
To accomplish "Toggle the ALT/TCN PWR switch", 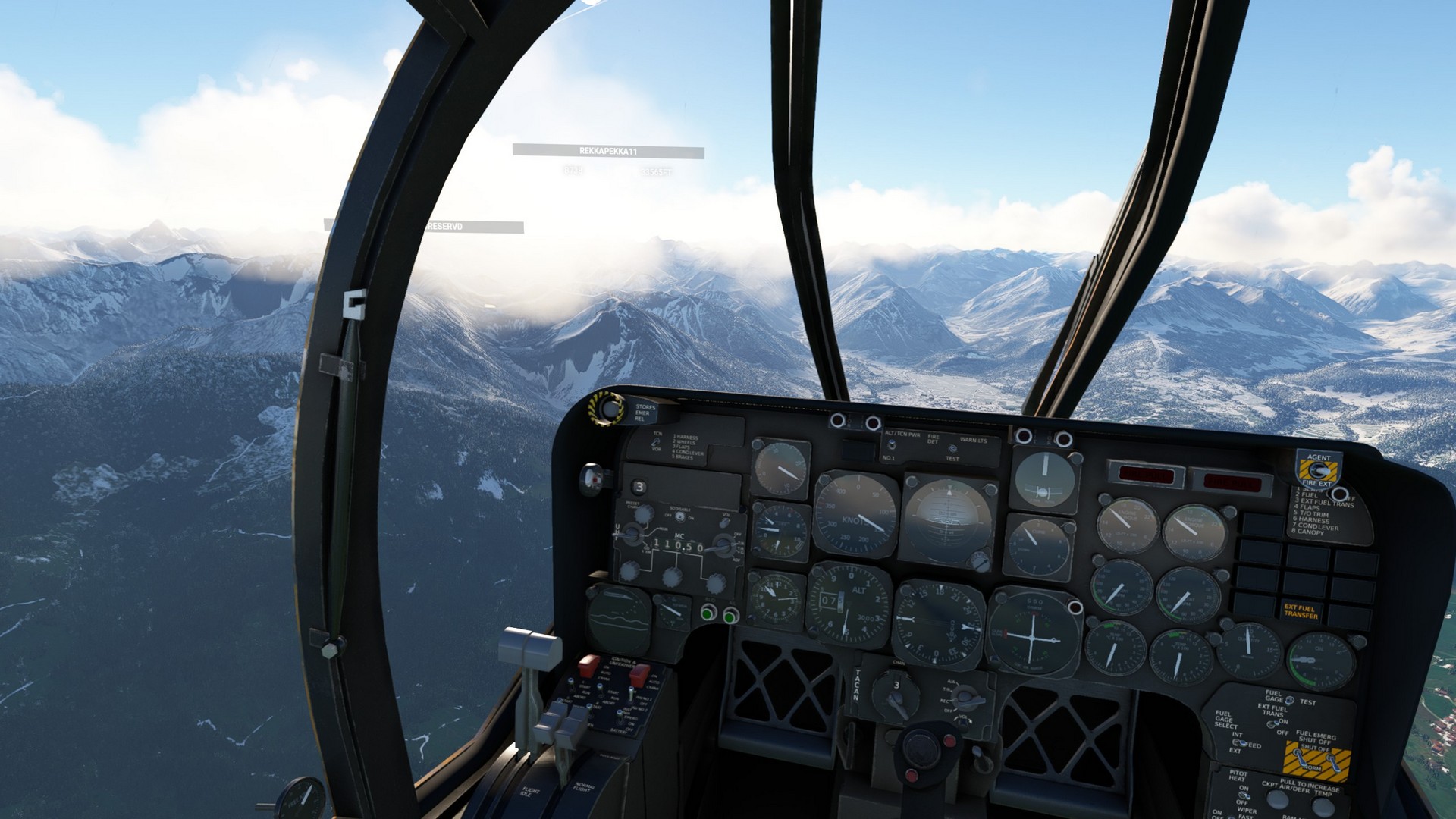I will [892, 446].
